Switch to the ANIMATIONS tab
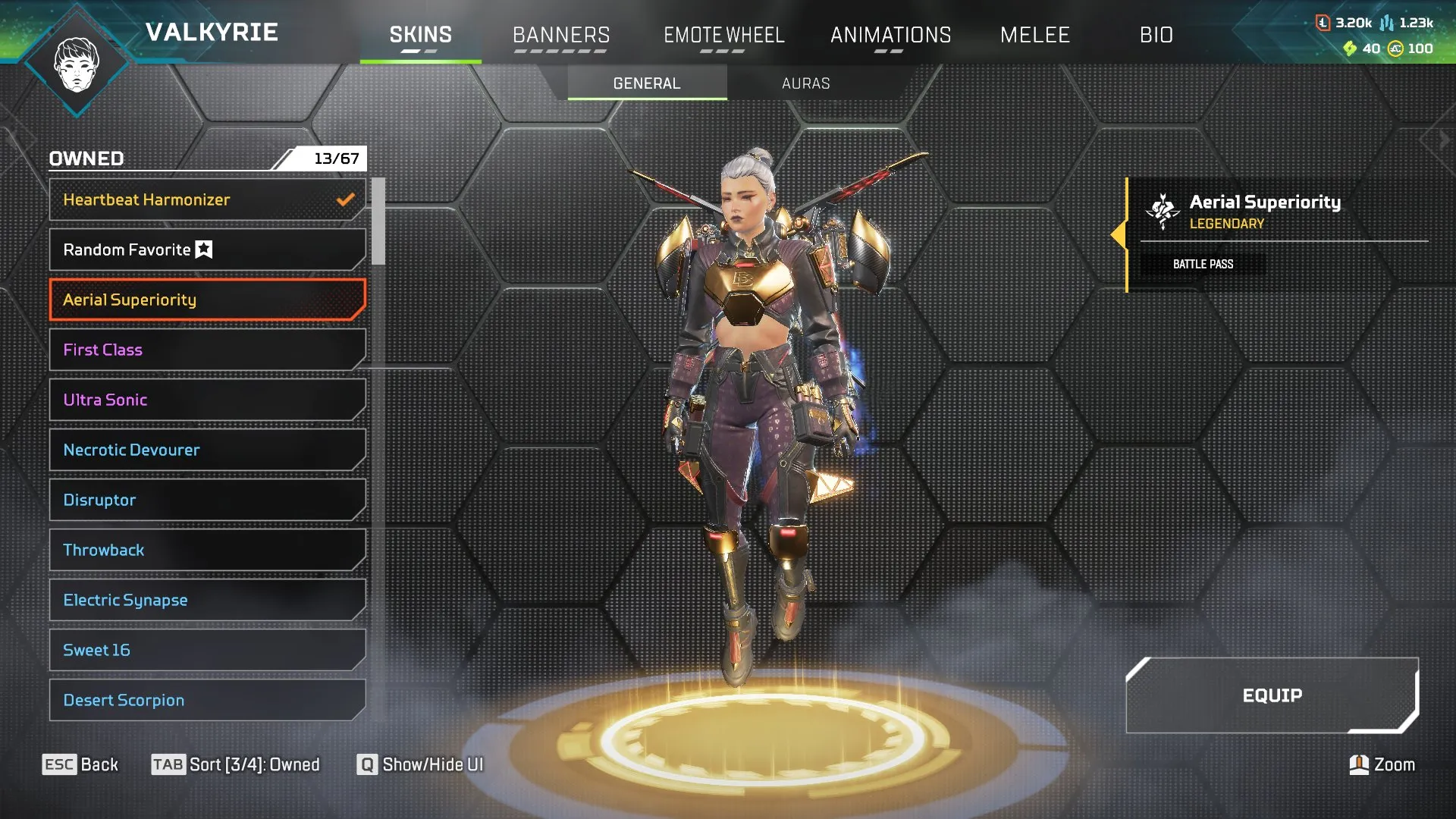1456x819 pixels. pos(892,35)
